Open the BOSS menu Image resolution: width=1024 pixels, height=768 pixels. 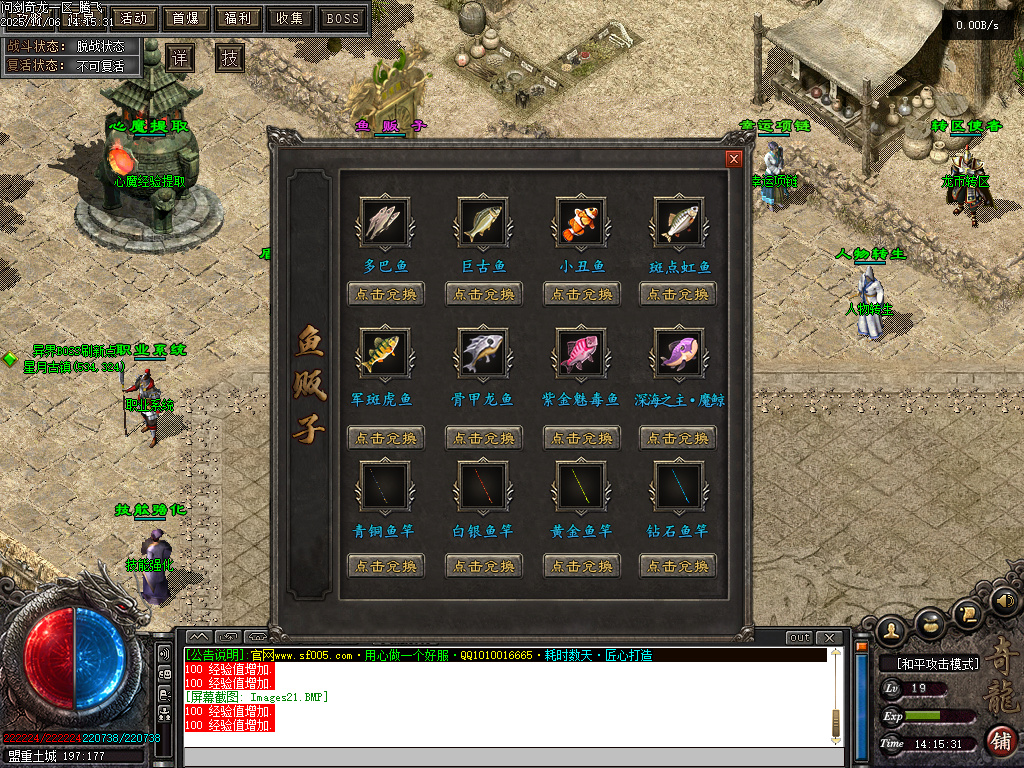pos(343,18)
